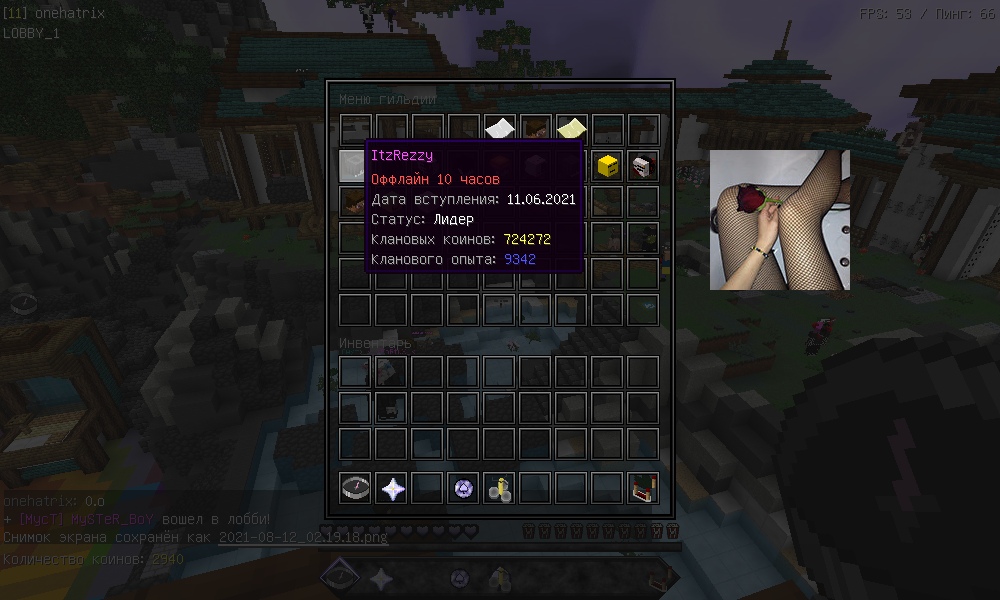Select the brown-haired player head in third row
Screen dimensions: 1000x600
(356, 202)
